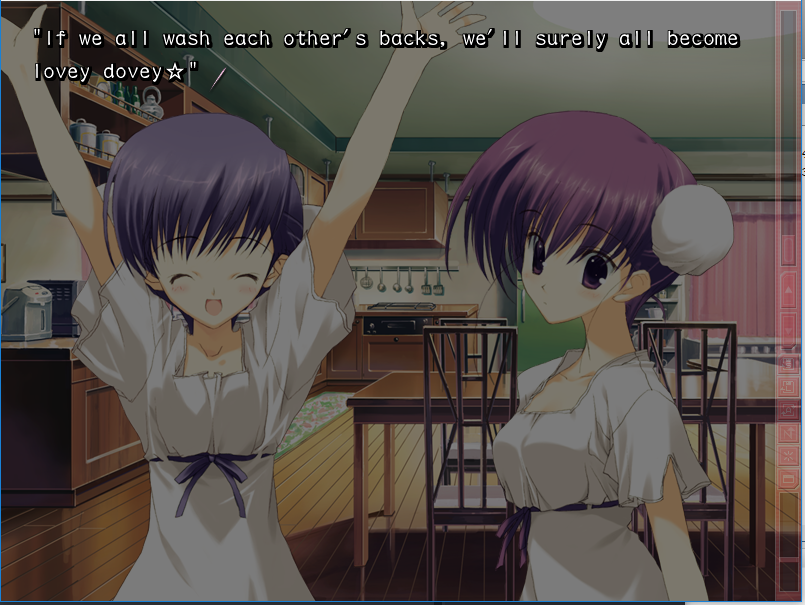The height and width of the screenshot is (605, 805).
Task: Click the down arrow button on the red sidebar
Action: pos(788,331)
